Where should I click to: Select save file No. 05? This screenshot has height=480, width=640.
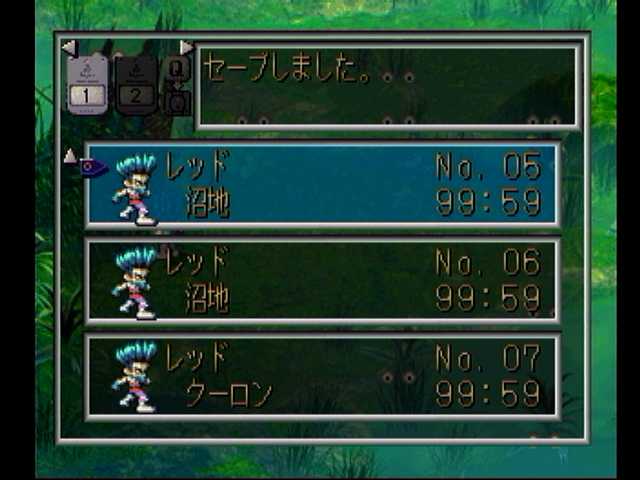coord(322,185)
